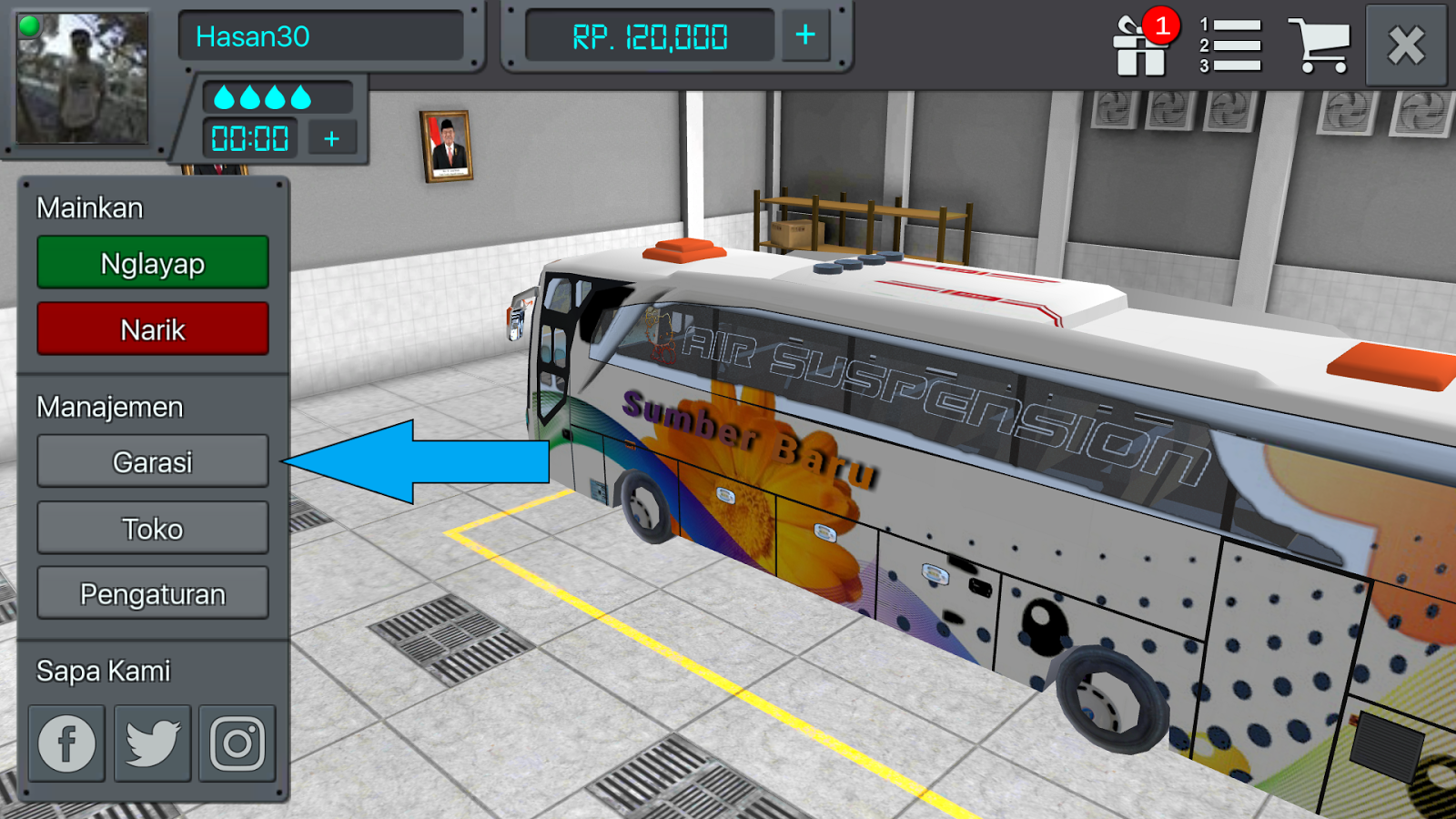Open the Garasi management option

tap(152, 461)
